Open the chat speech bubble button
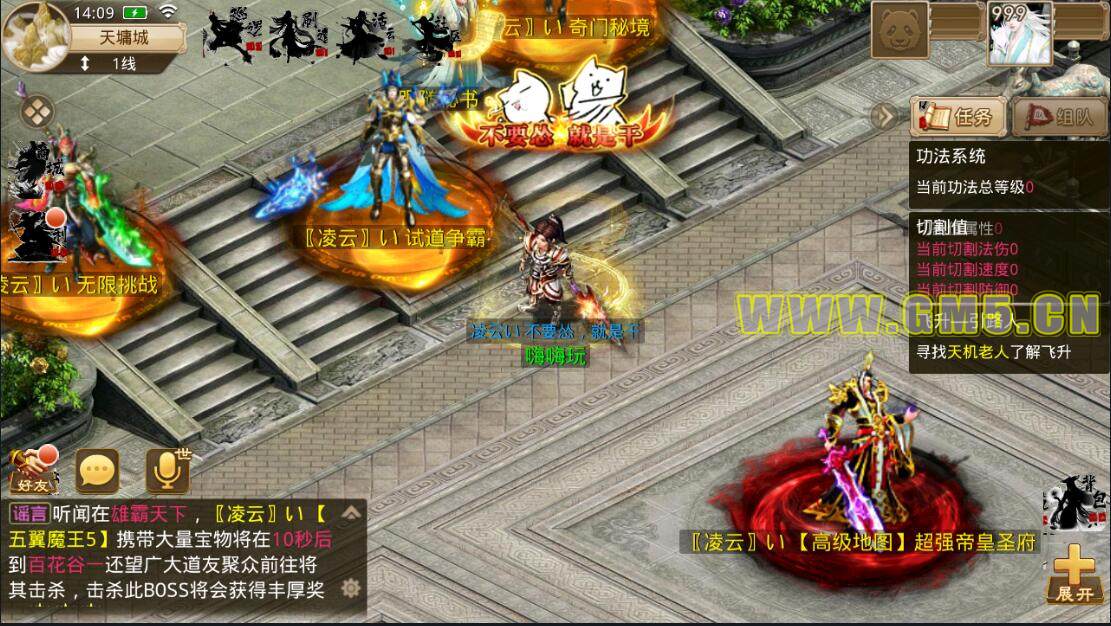Viewport: 1111px width, 626px height. click(x=97, y=470)
